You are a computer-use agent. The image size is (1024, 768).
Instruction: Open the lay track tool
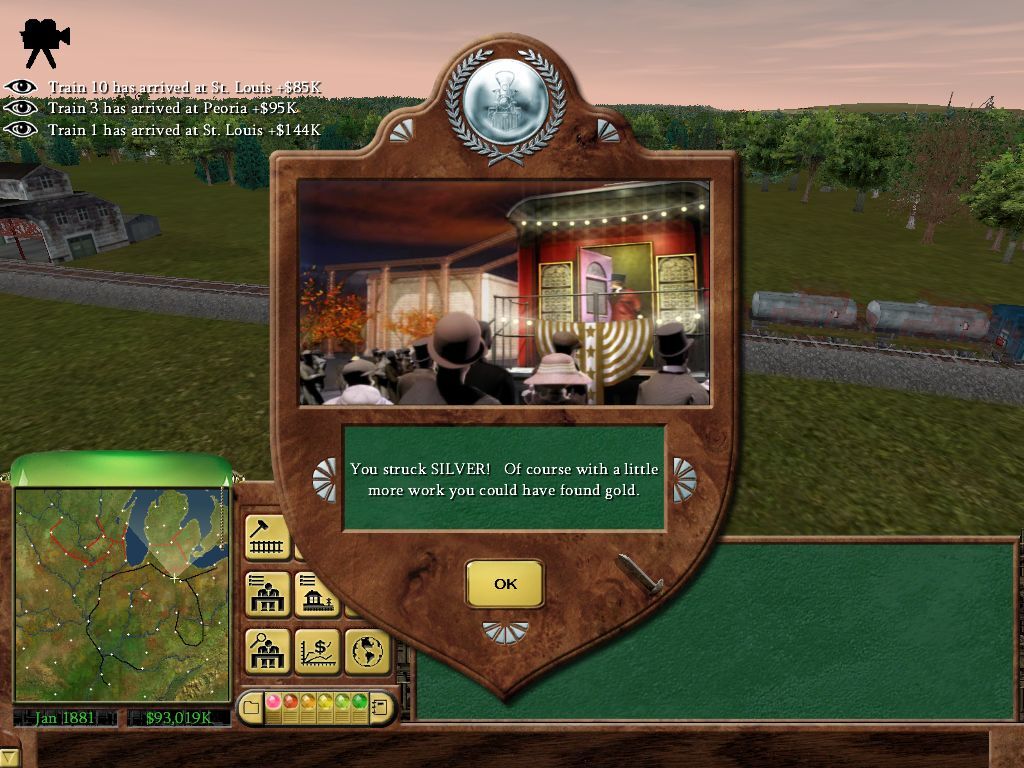tap(267, 537)
